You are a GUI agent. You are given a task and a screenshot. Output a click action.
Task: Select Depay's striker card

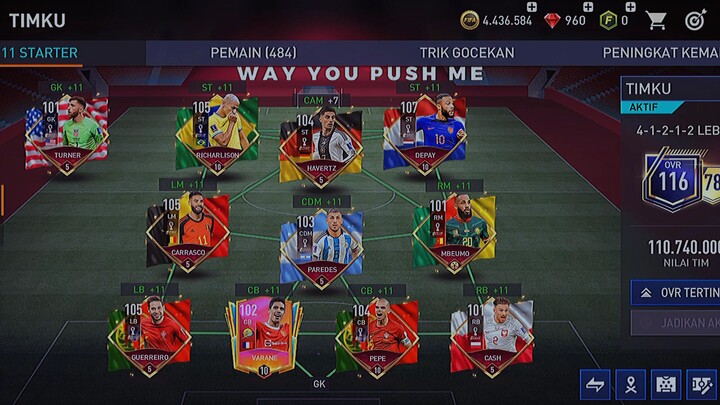tap(425, 133)
